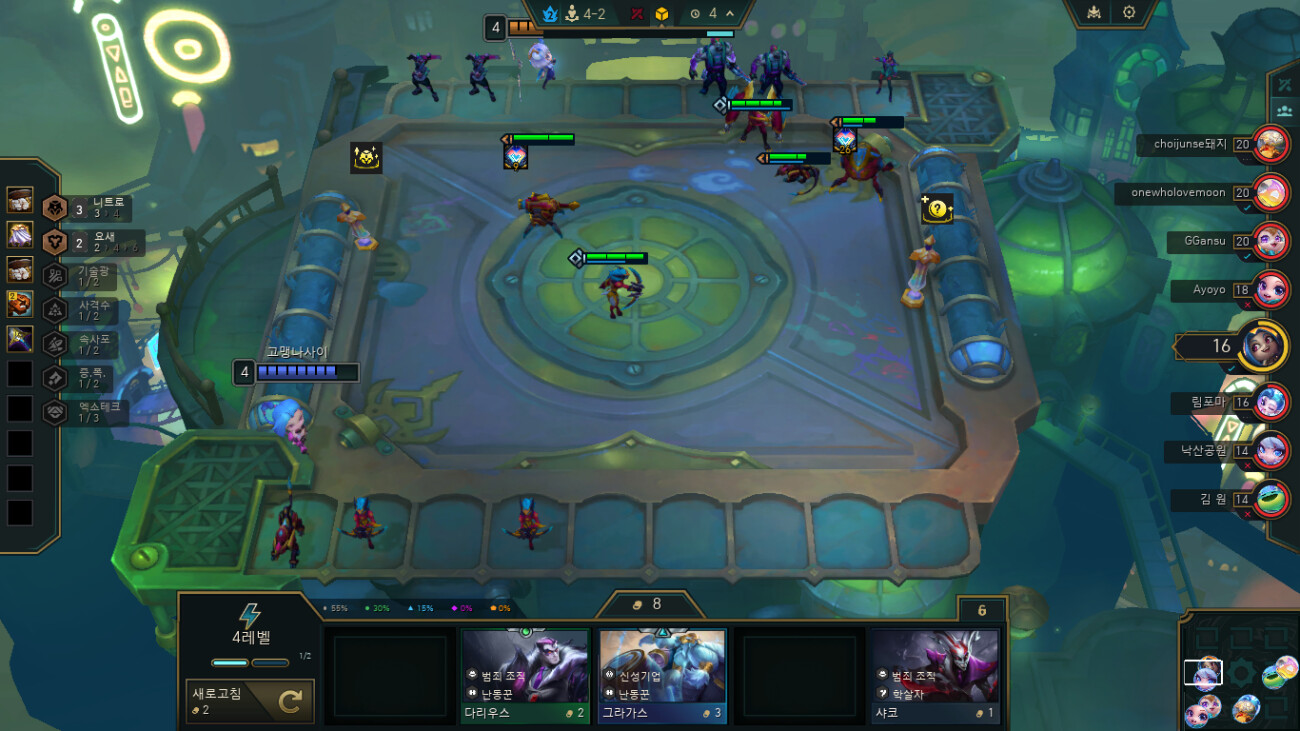Click the arena minimap

click(x=1240, y=672)
